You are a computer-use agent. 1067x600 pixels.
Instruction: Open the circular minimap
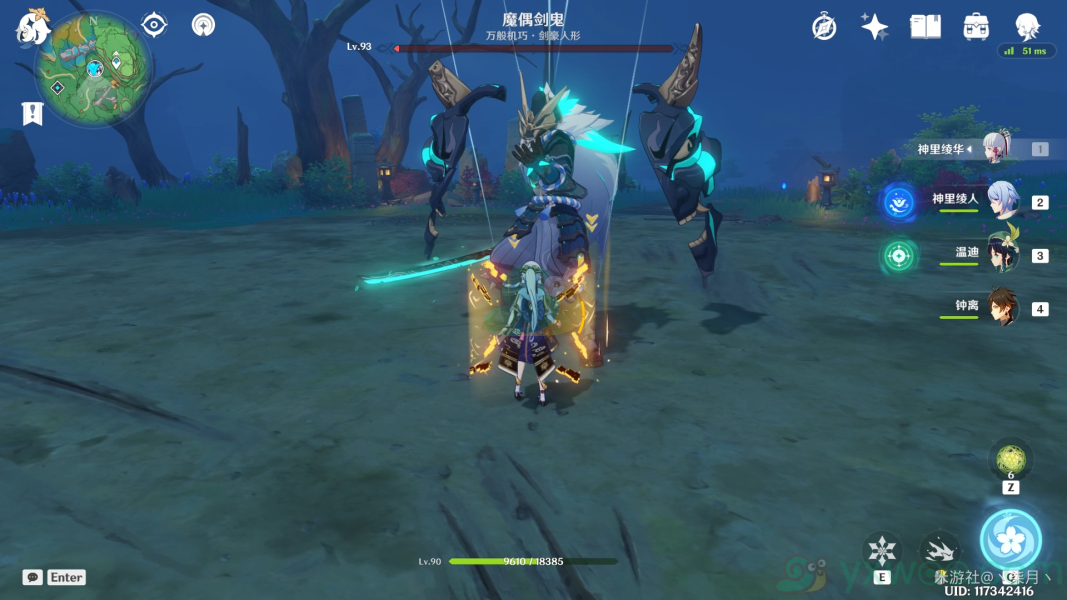pos(94,67)
